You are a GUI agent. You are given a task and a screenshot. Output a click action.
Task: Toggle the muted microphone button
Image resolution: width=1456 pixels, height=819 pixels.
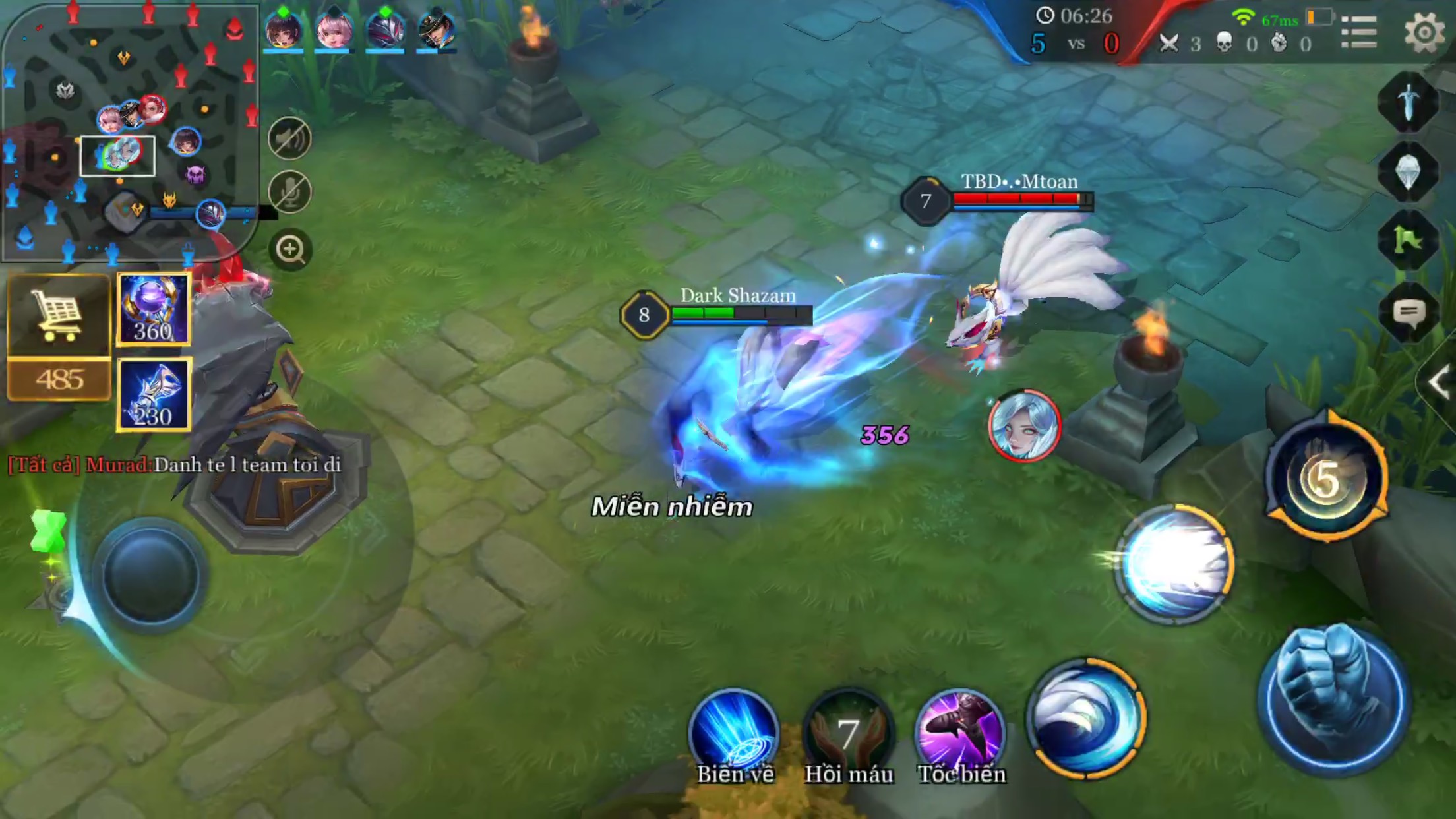(289, 193)
